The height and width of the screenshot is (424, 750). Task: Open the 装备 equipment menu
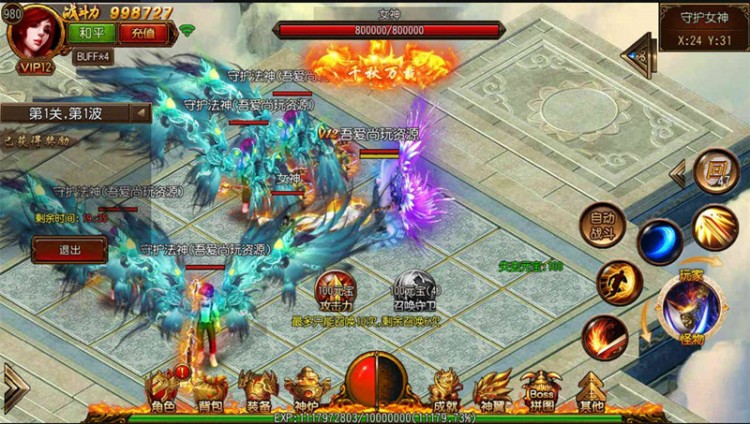(x=258, y=392)
